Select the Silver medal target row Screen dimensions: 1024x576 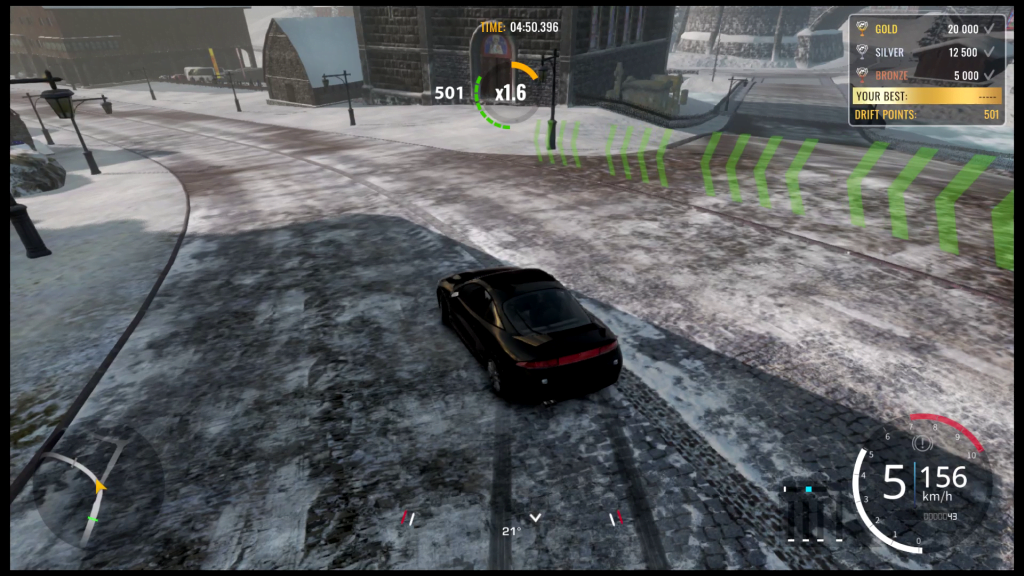[926, 52]
